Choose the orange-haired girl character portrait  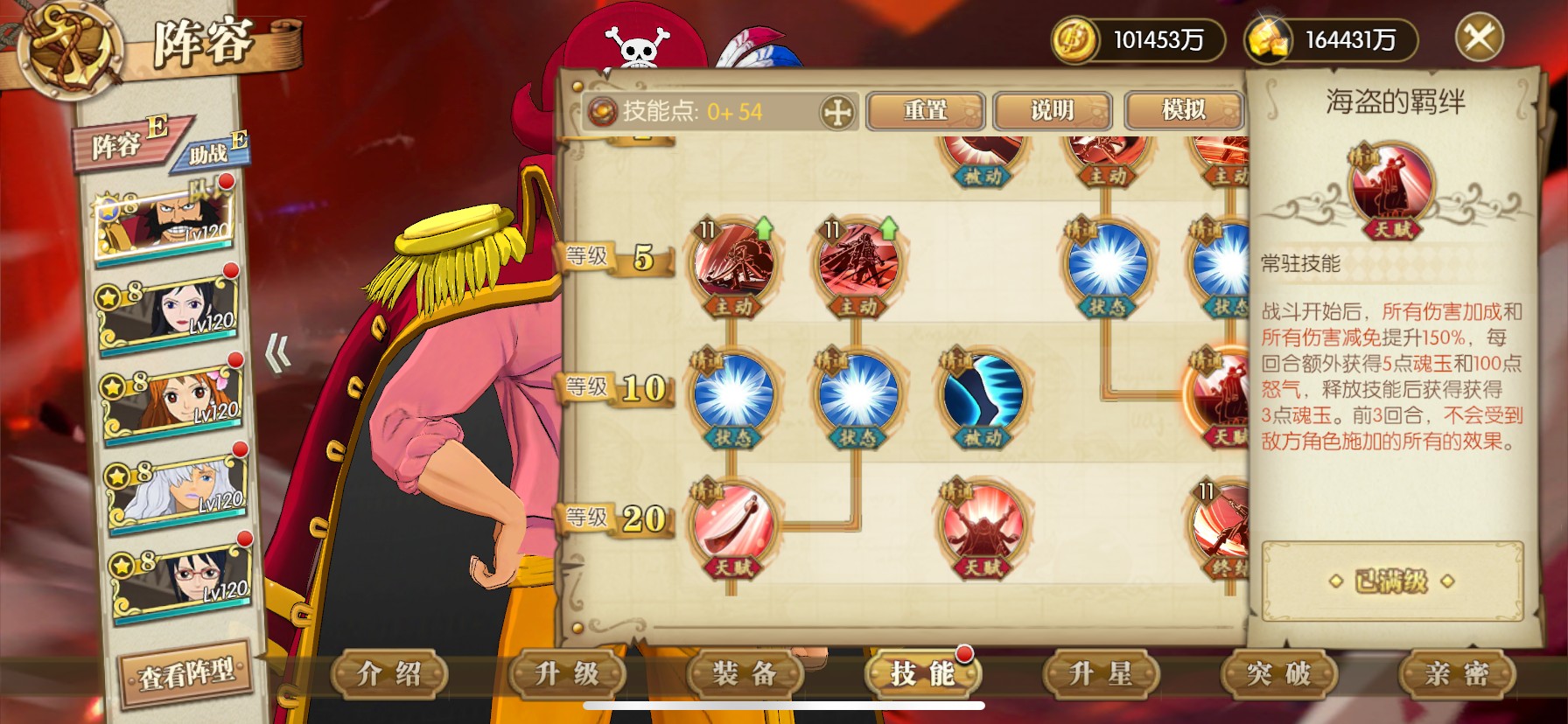175,402
